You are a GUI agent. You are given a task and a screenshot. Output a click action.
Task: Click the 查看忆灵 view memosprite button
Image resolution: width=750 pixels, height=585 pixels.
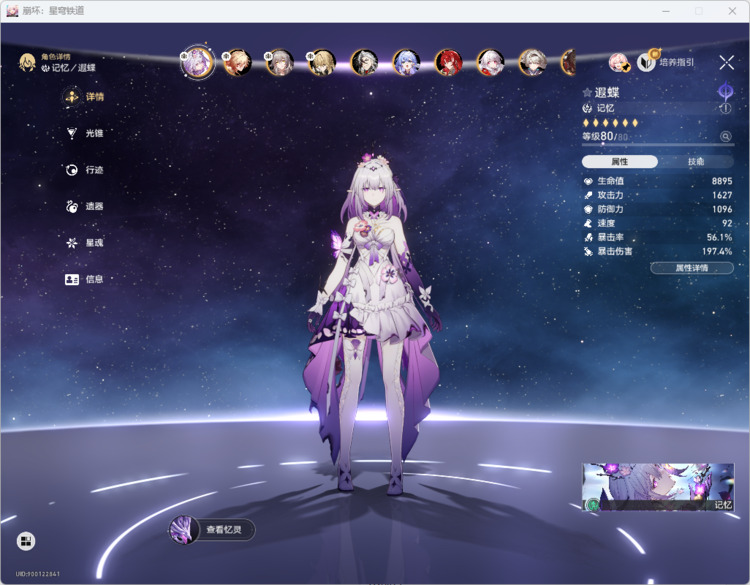tap(212, 530)
